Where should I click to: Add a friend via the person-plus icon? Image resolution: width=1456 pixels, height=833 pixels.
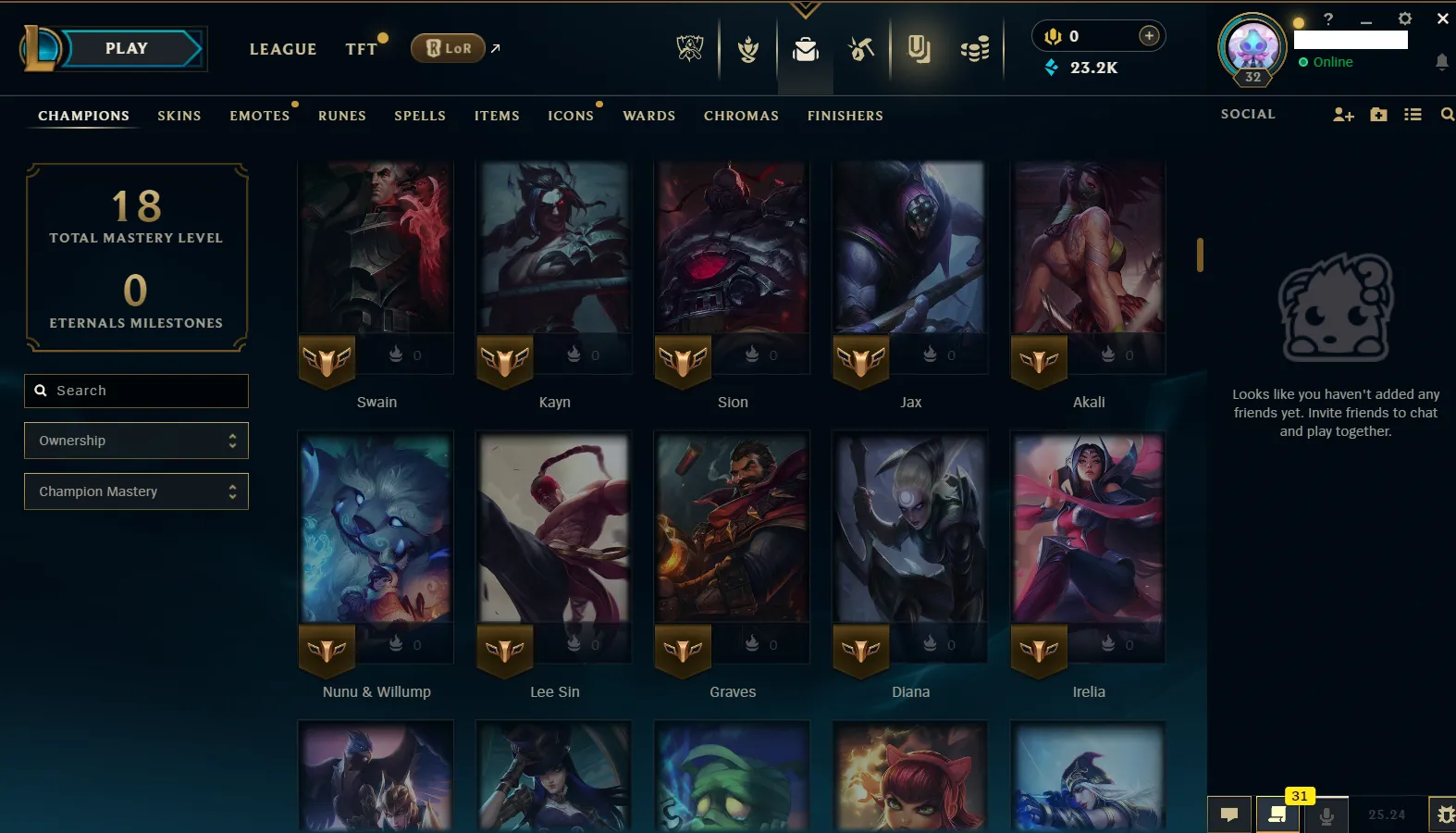click(1343, 115)
